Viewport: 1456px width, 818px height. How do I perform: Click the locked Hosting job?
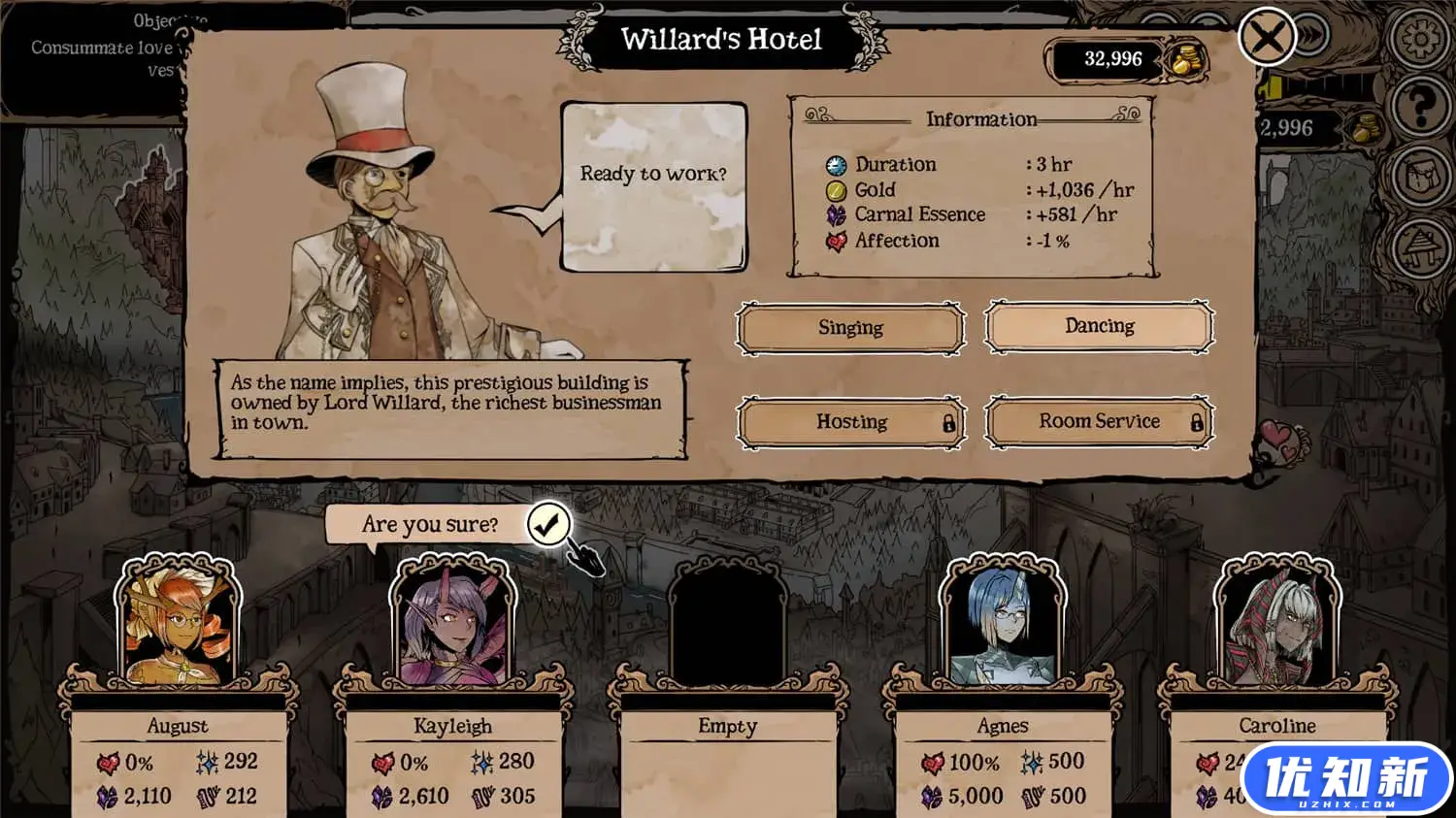click(x=851, y=422)
